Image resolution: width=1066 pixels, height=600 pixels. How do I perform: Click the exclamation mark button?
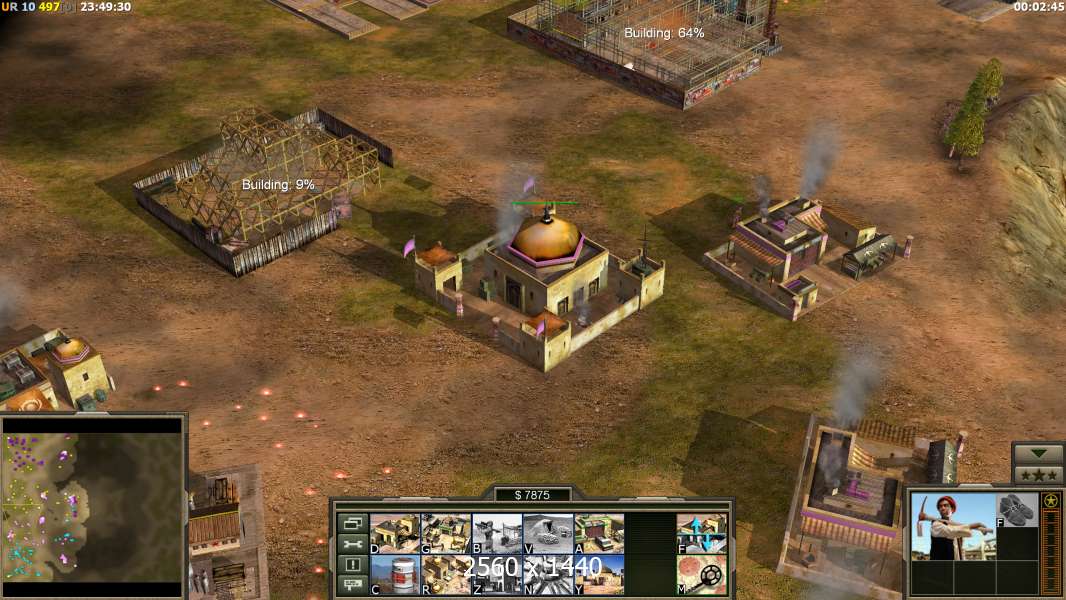pos(351,565)
